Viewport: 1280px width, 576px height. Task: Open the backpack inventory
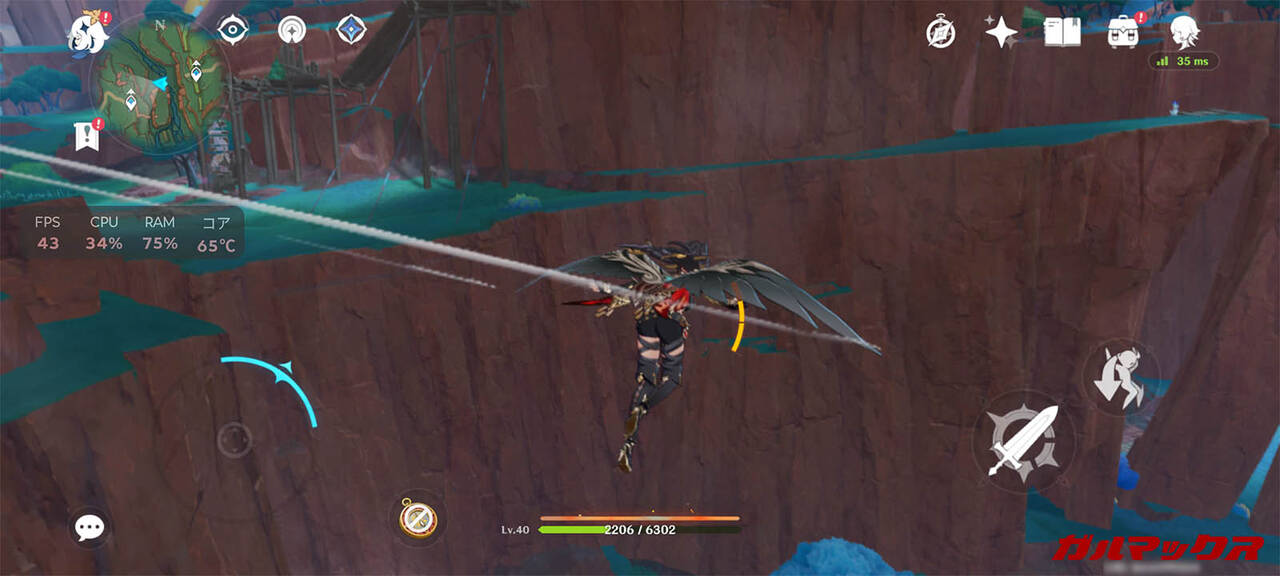(1123, 33)
